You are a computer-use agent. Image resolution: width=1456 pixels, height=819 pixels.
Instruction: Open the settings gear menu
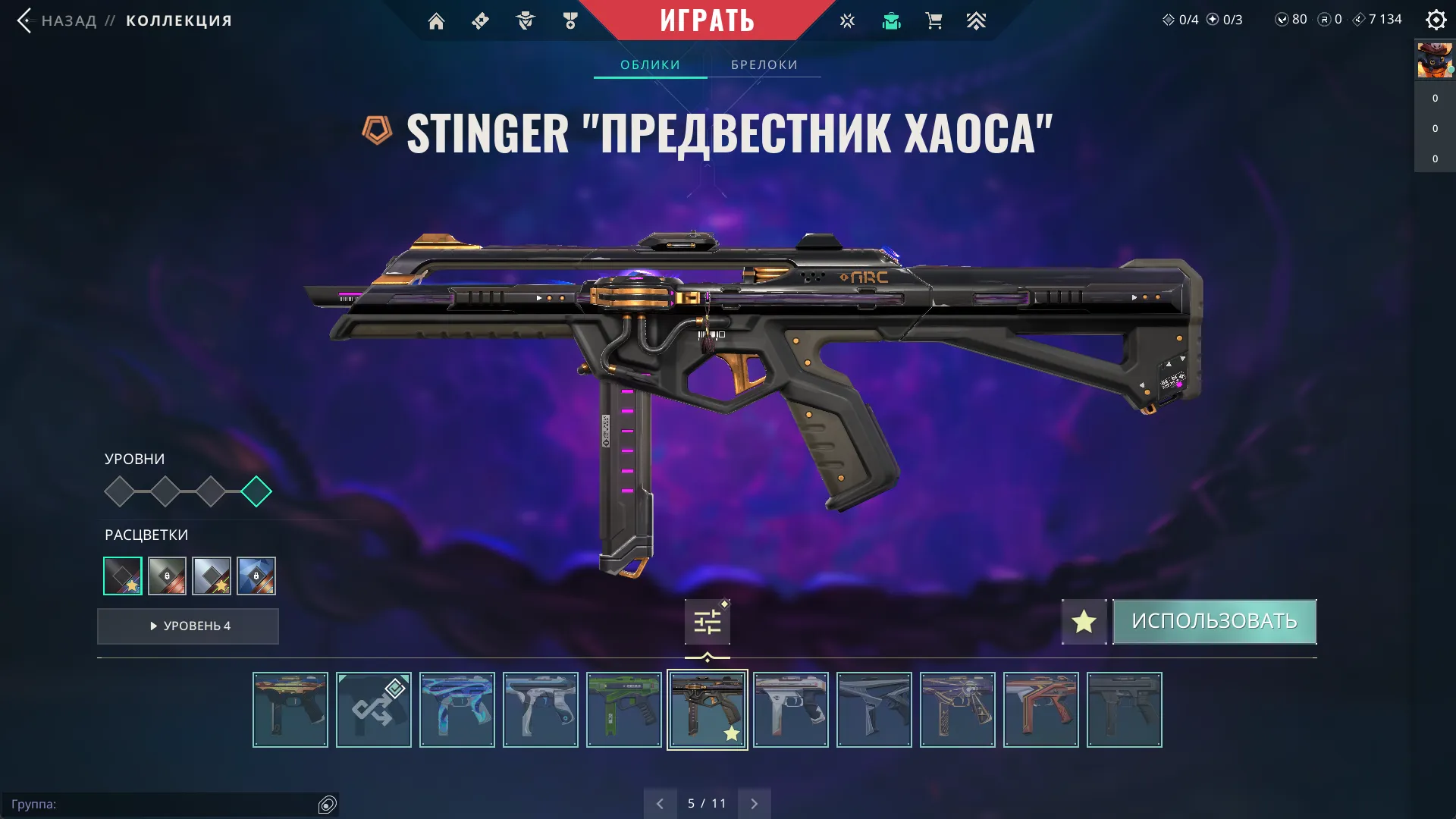tap(1436, 20)
